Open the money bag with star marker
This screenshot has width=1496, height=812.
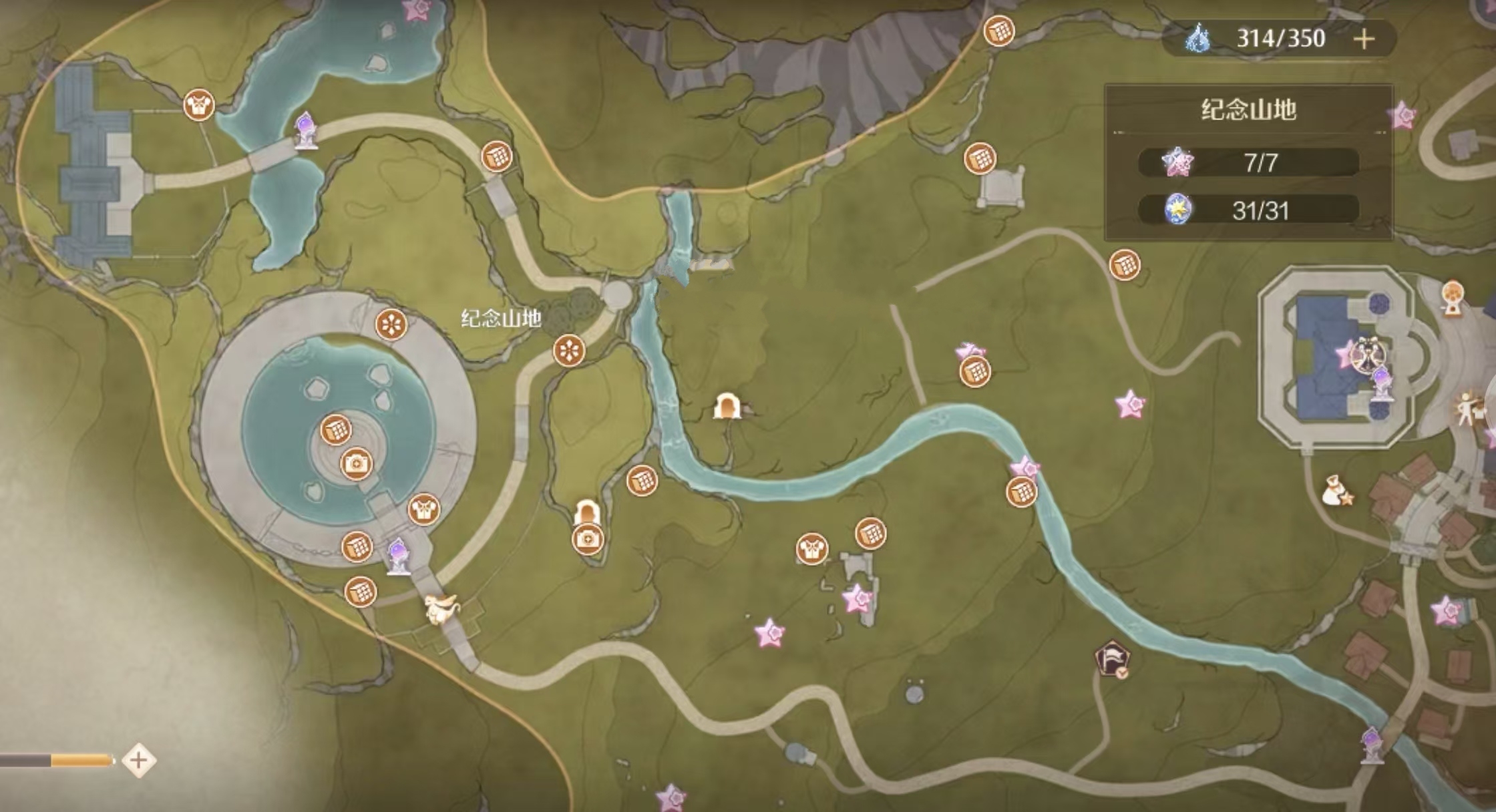point(1336,491)
